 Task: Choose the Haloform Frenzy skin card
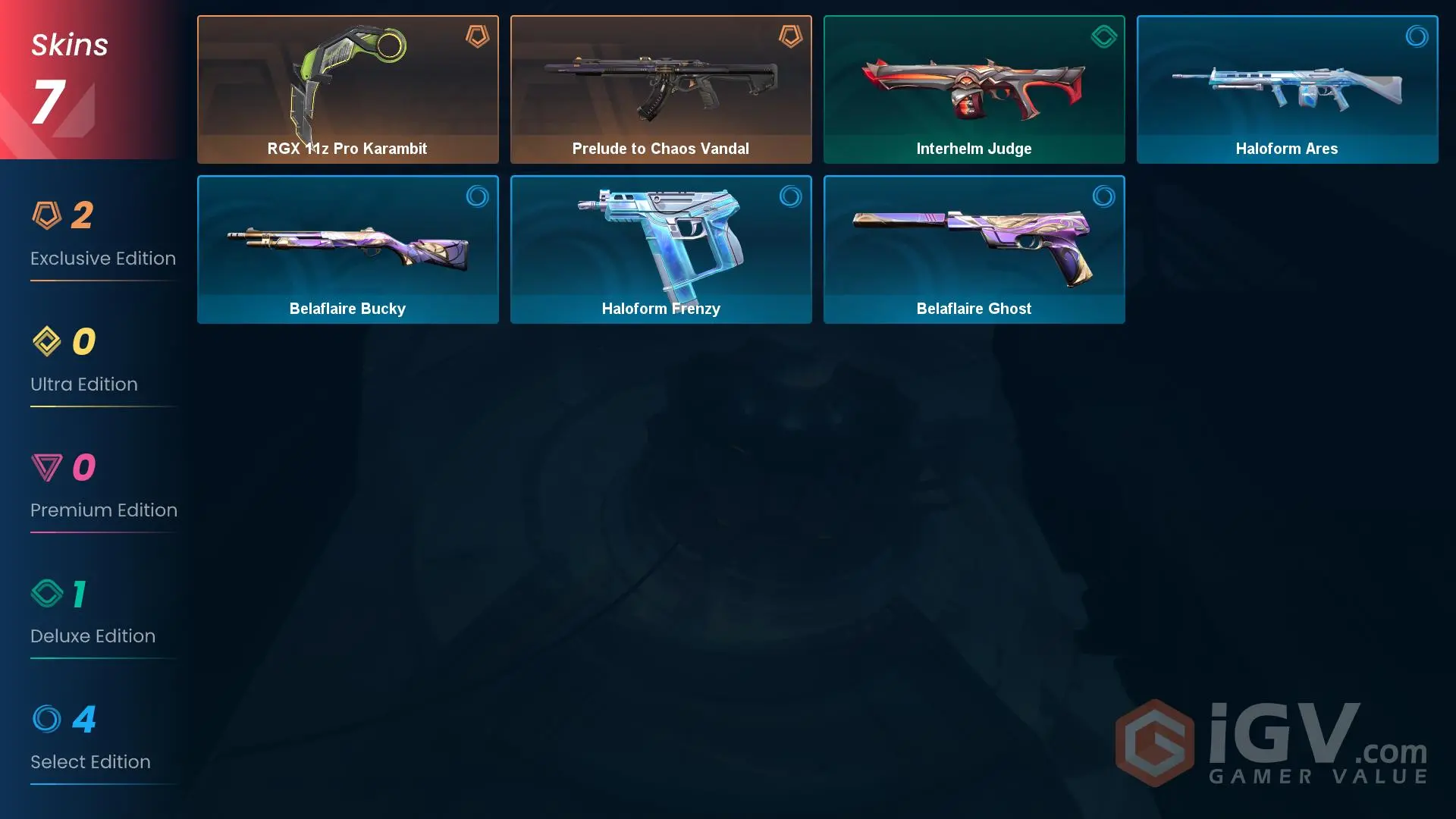tap(661, 249)
